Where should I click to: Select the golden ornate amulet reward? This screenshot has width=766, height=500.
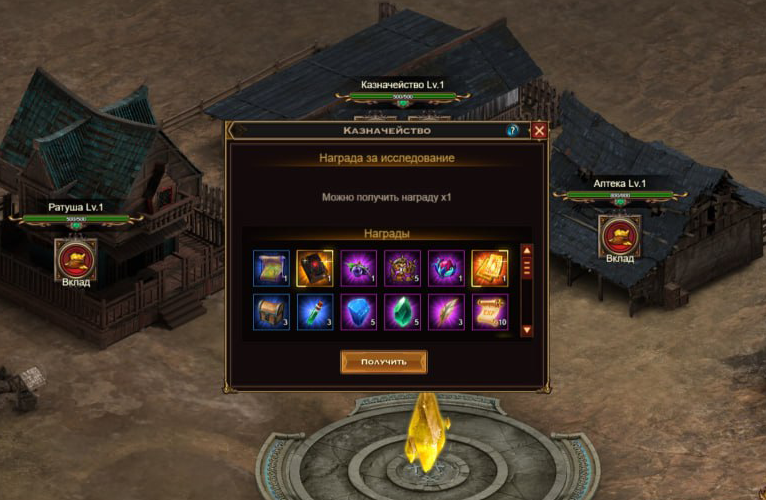tap(403, 268)
